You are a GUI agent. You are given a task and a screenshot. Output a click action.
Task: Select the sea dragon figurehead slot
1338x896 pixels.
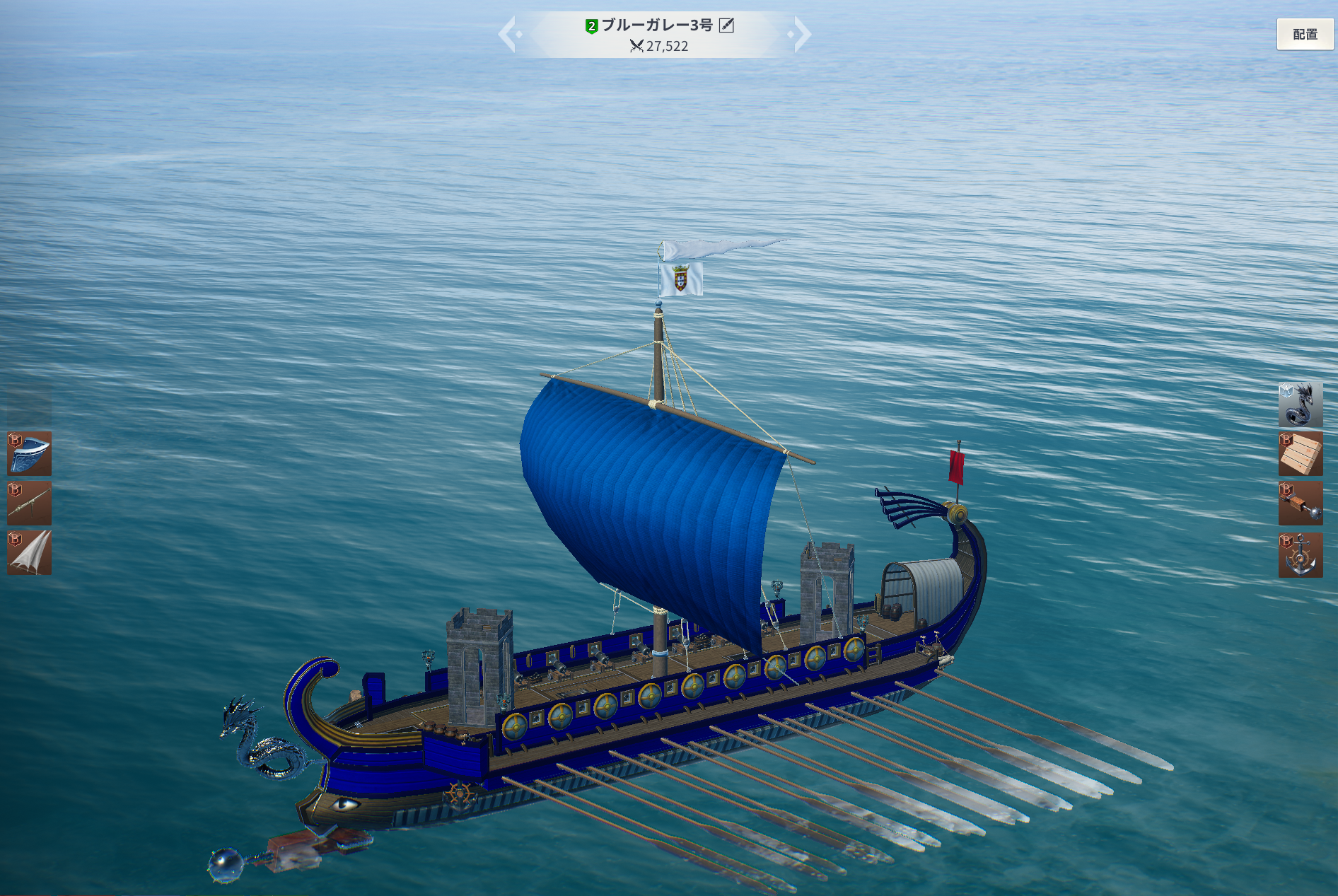pyautogui.click(x=1300, y=405)
